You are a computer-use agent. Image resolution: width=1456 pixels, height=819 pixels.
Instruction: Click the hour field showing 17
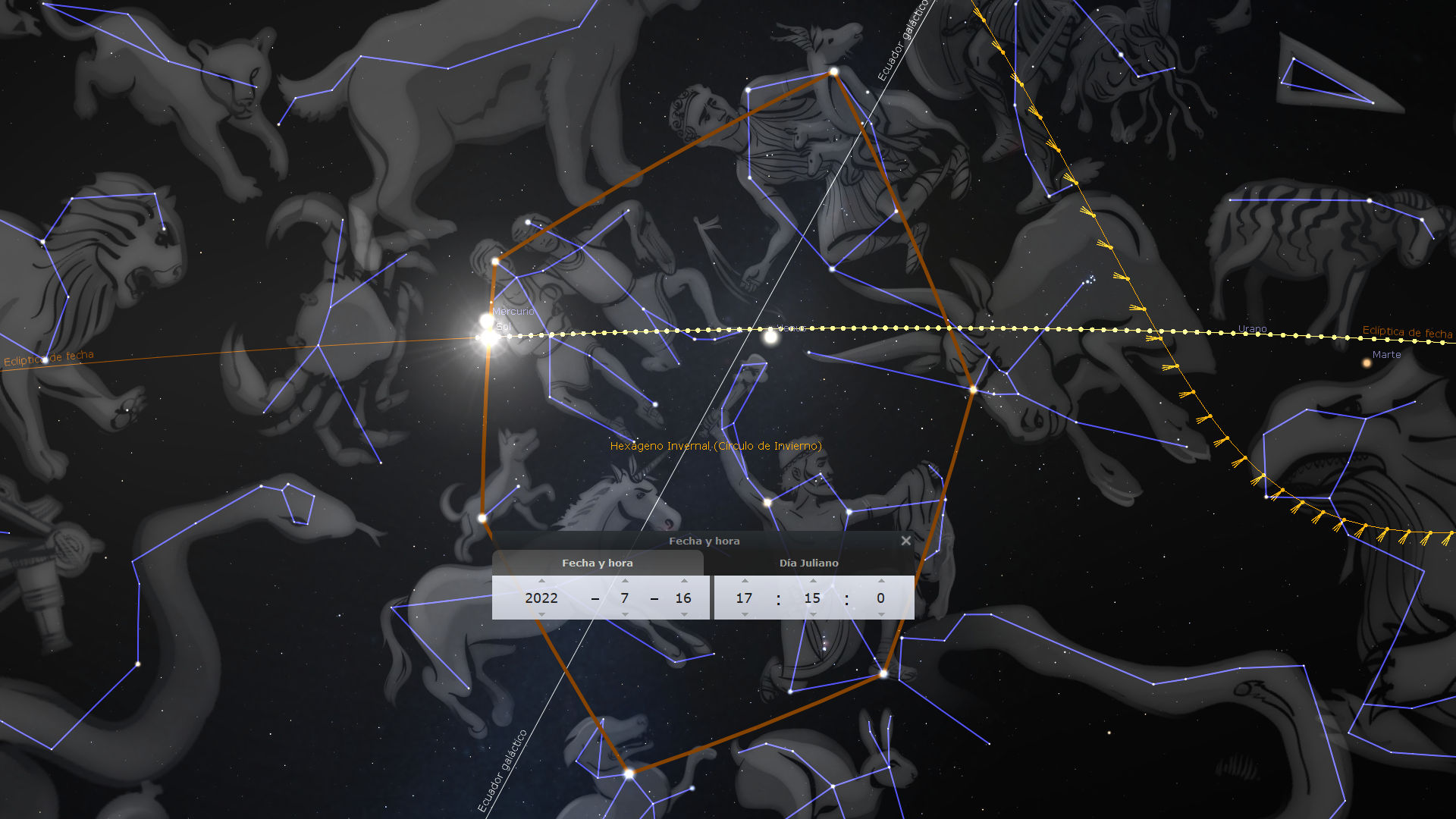click(x=744, y=598)
